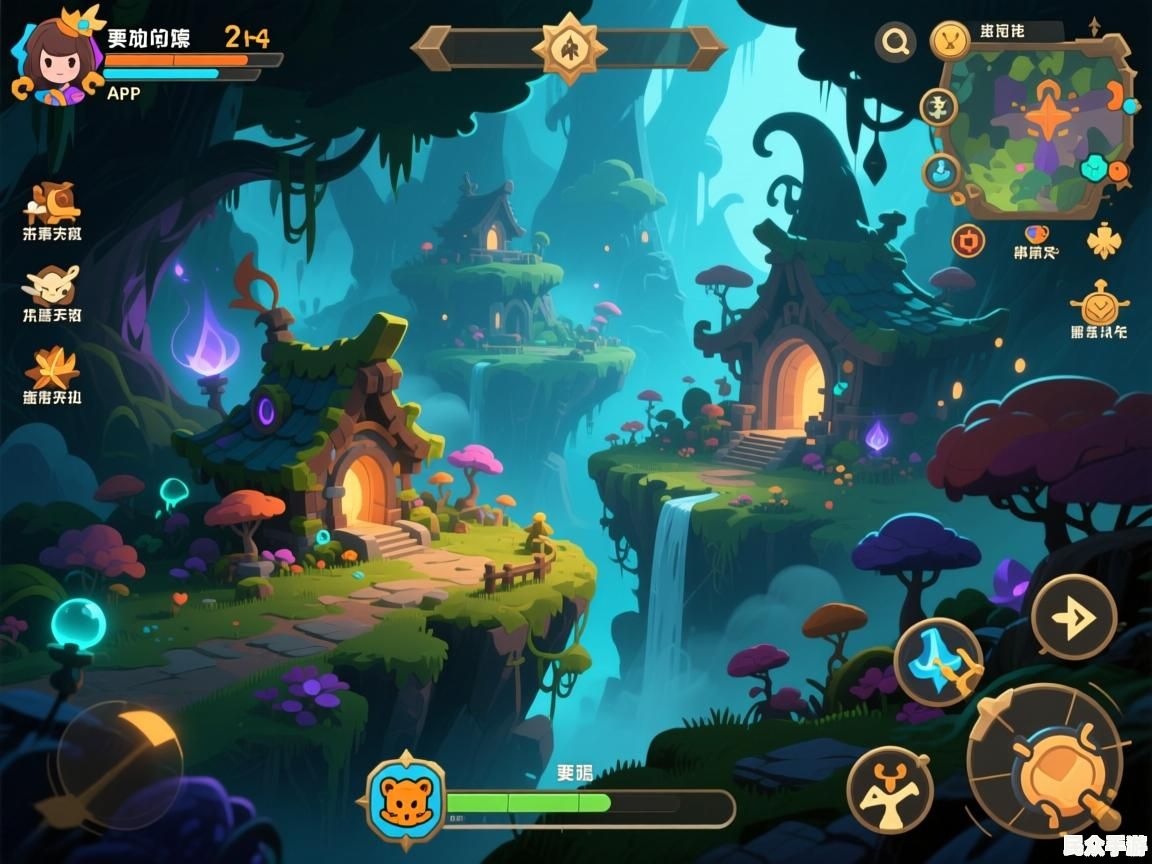Click the gold round button atop minimap

950,41
